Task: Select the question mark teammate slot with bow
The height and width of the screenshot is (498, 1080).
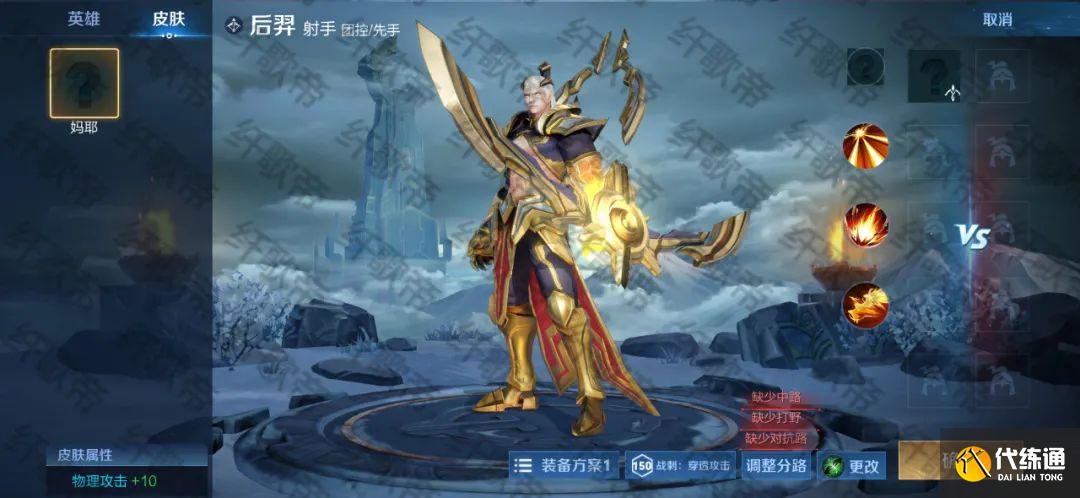Action: click(x=934, y=76)
